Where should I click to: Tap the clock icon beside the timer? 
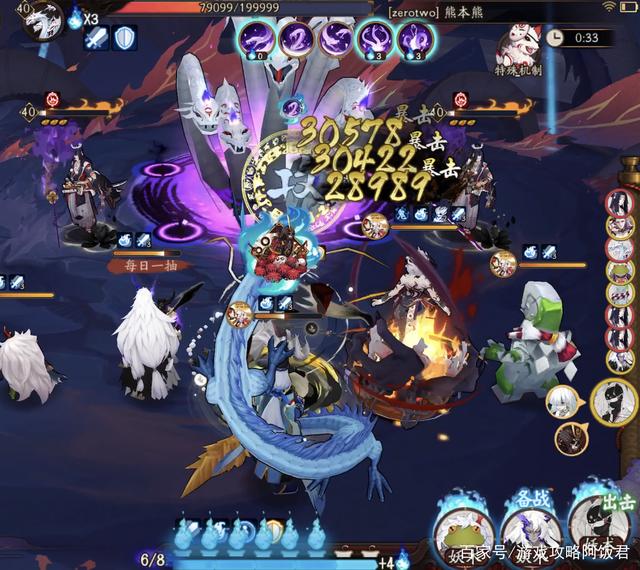[x=555, y=37]
